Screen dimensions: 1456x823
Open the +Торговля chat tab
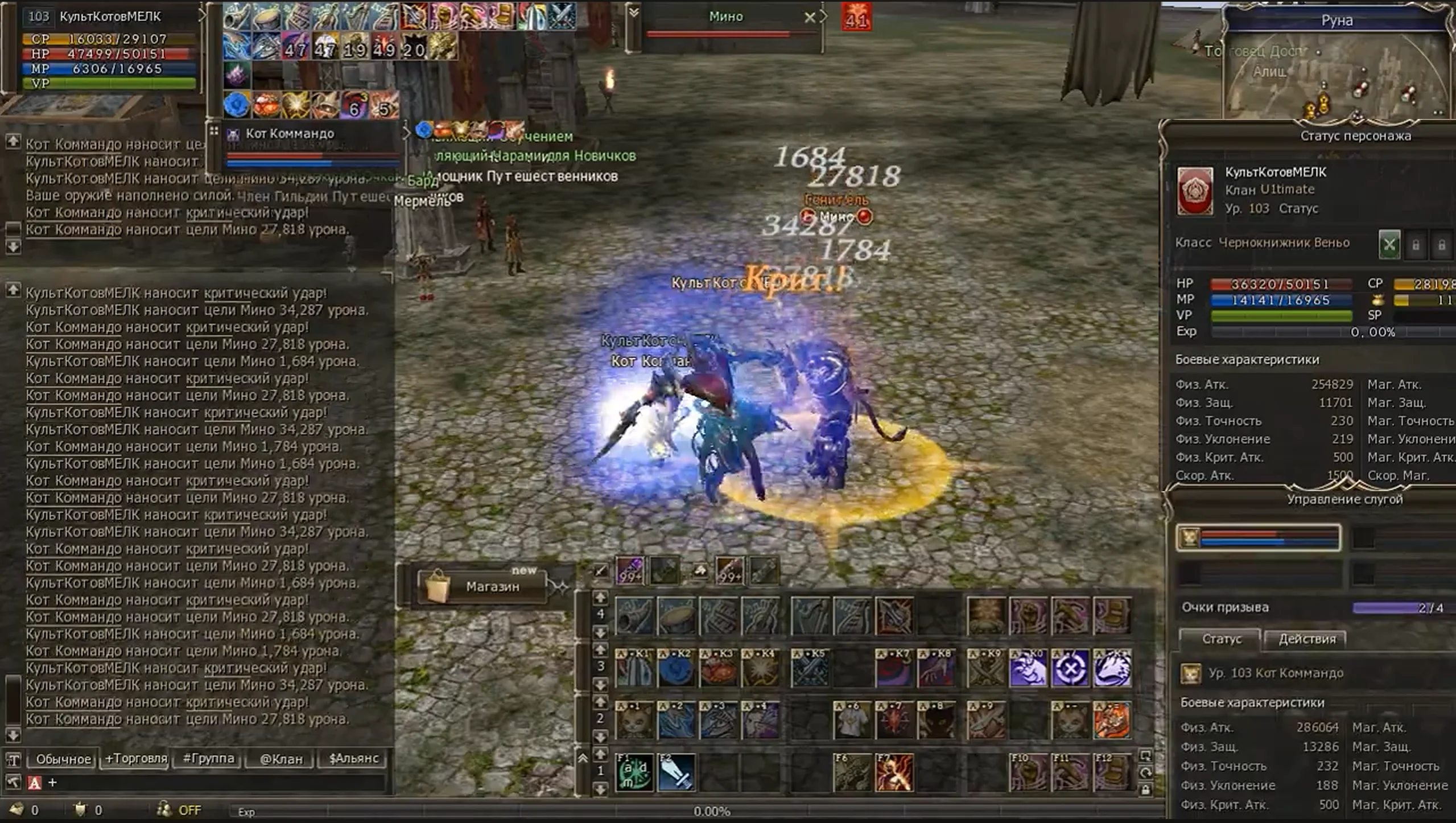click(x=135, y=758)
